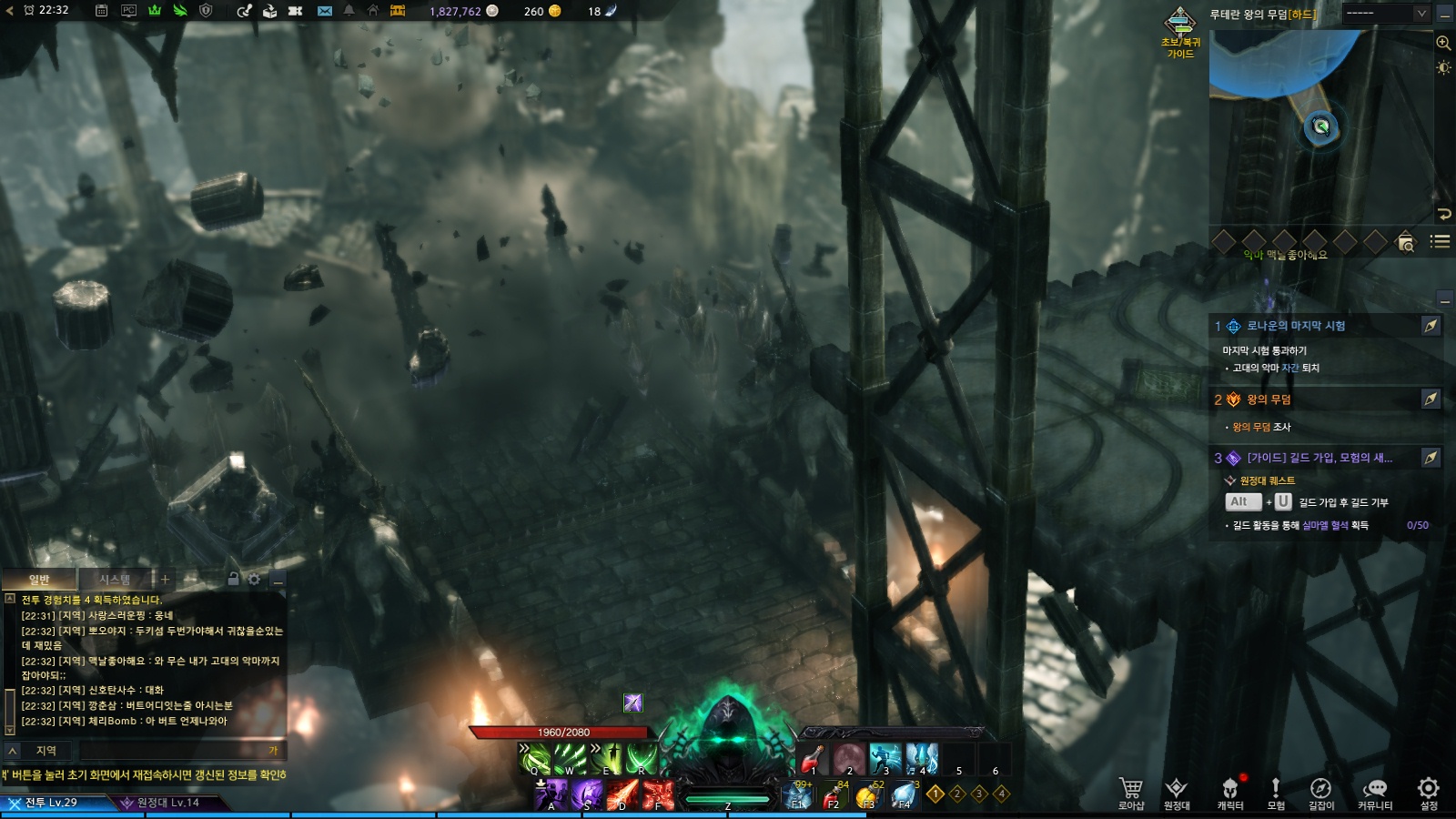Open chat settings gear icon
Viewport: 1456px width, 819px height.
254,579
